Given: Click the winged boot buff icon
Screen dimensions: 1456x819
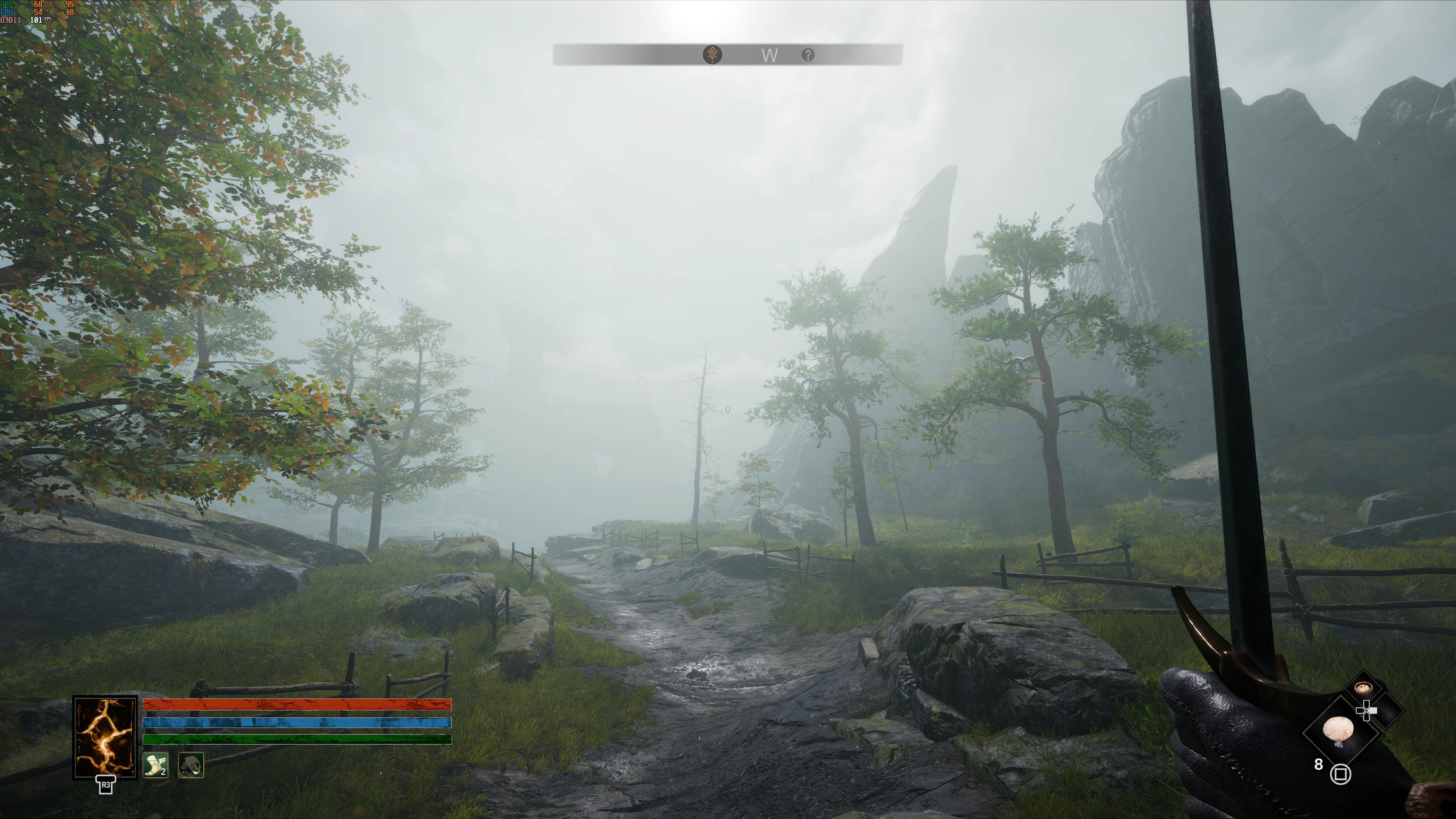Looking at the screenshot, I should click(155, 765).
